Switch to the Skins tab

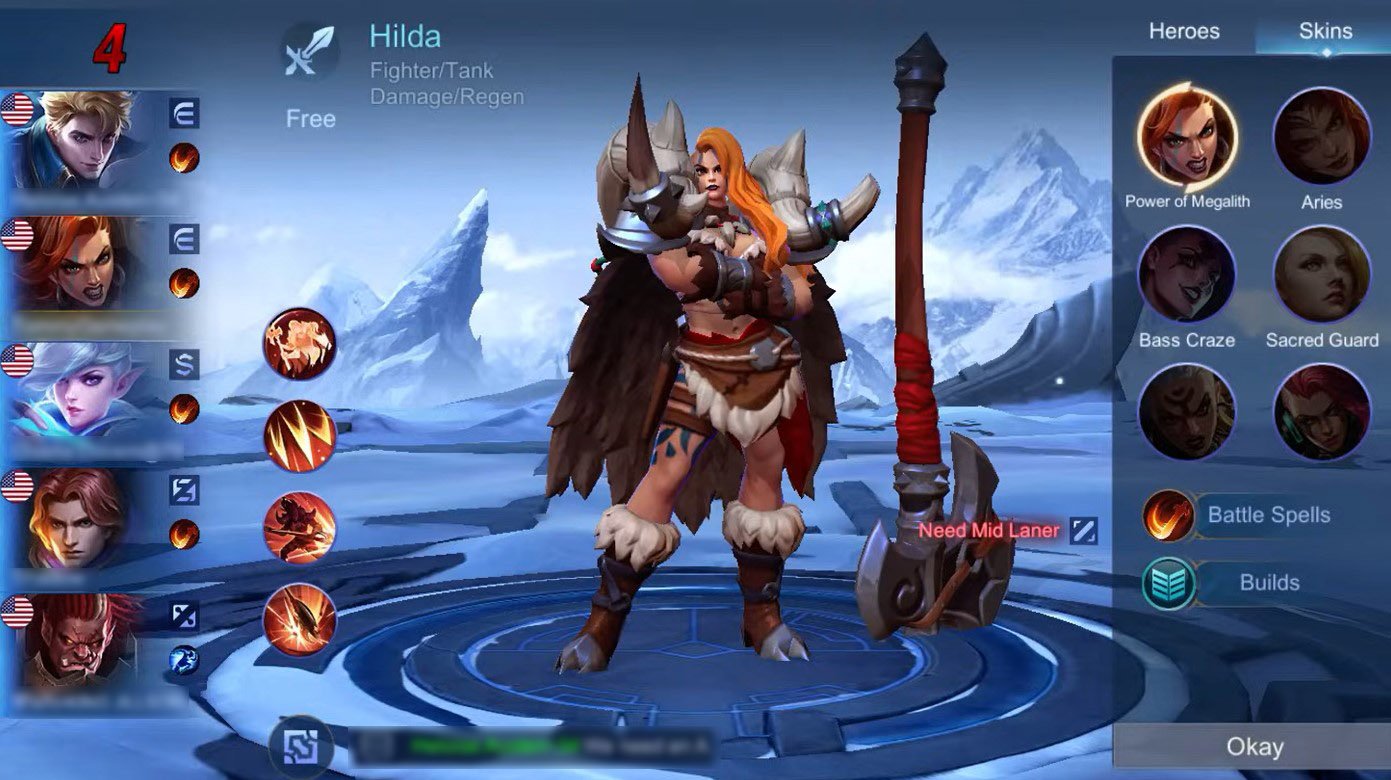coord(1325,31)
